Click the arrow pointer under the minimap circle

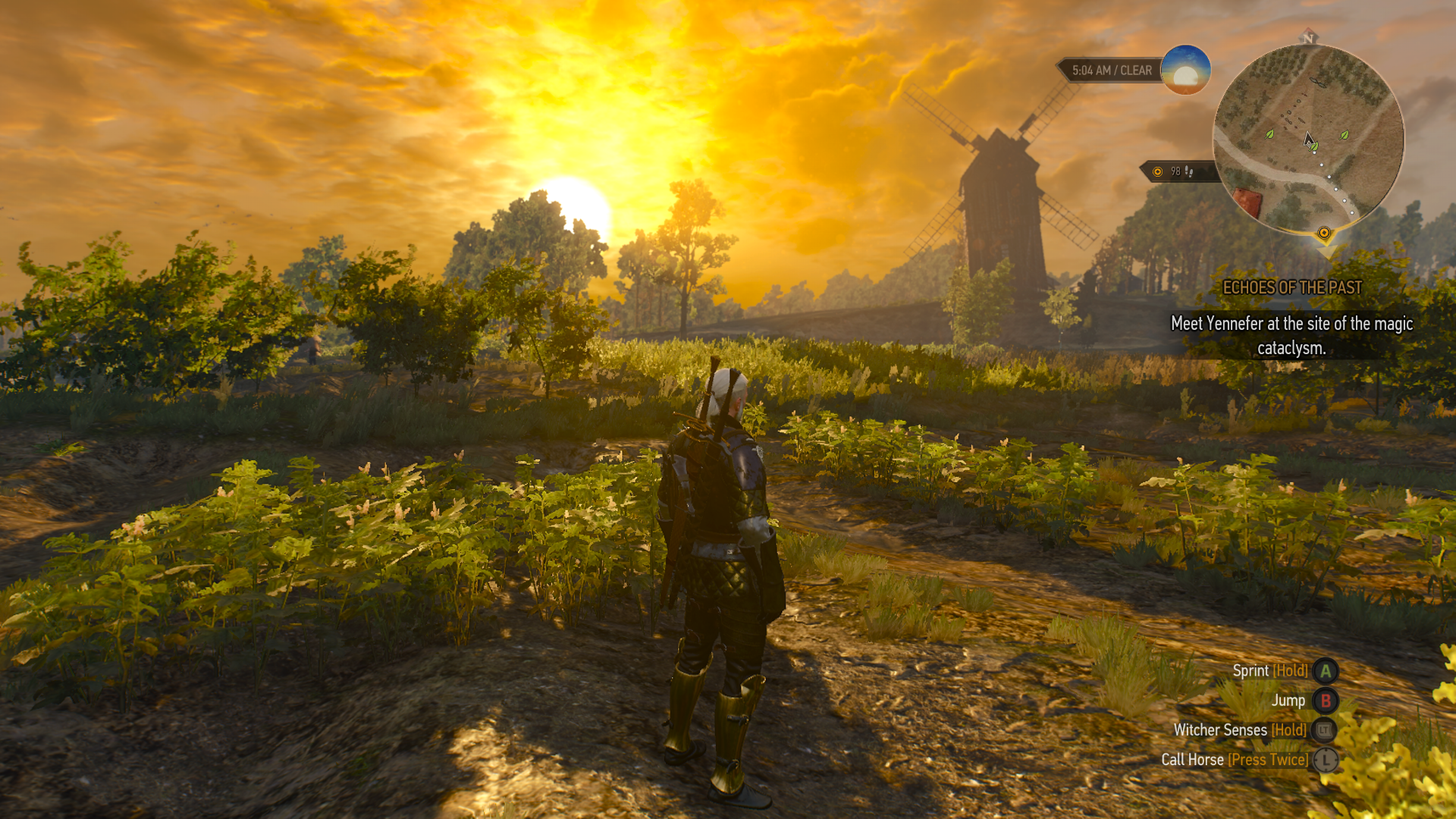[1326, 249]
